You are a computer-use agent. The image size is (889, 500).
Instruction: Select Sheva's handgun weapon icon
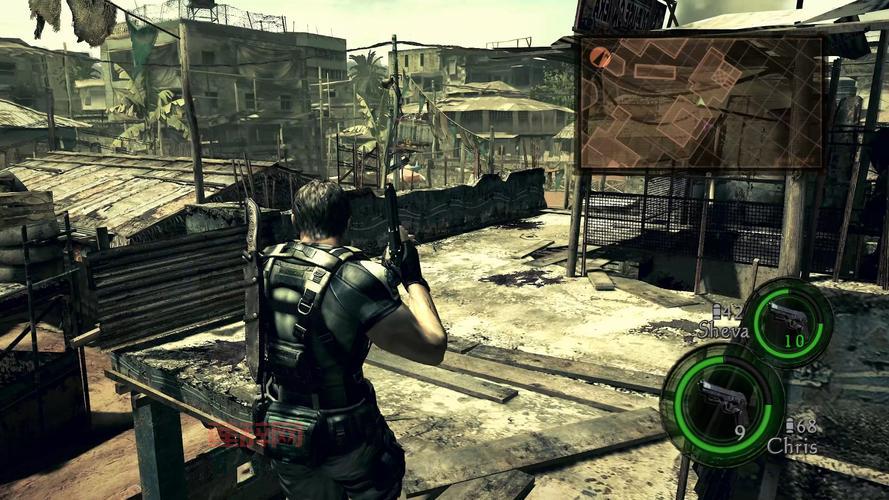coord(787,320)
